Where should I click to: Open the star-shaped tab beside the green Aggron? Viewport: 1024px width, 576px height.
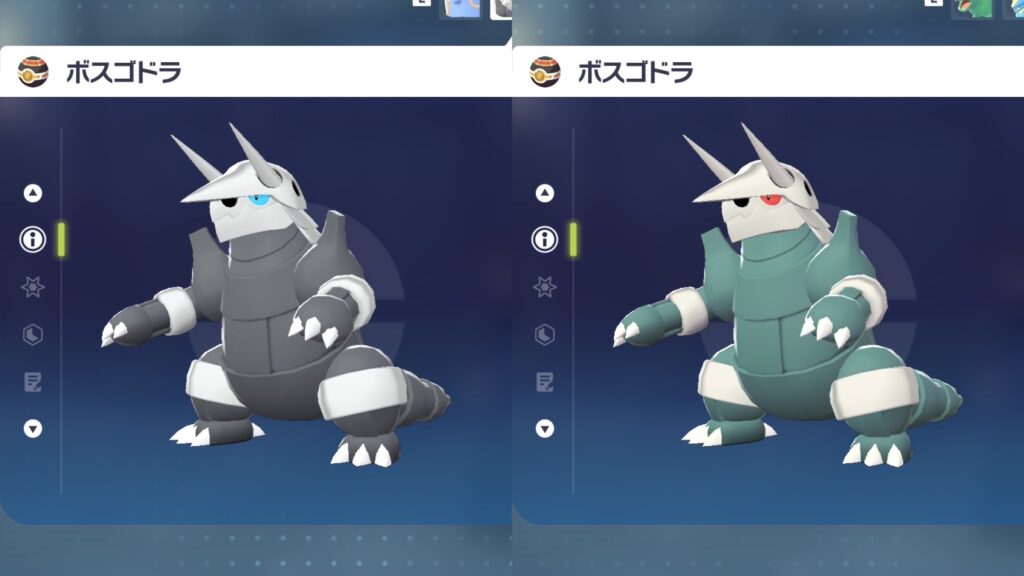tap(545, 287)
